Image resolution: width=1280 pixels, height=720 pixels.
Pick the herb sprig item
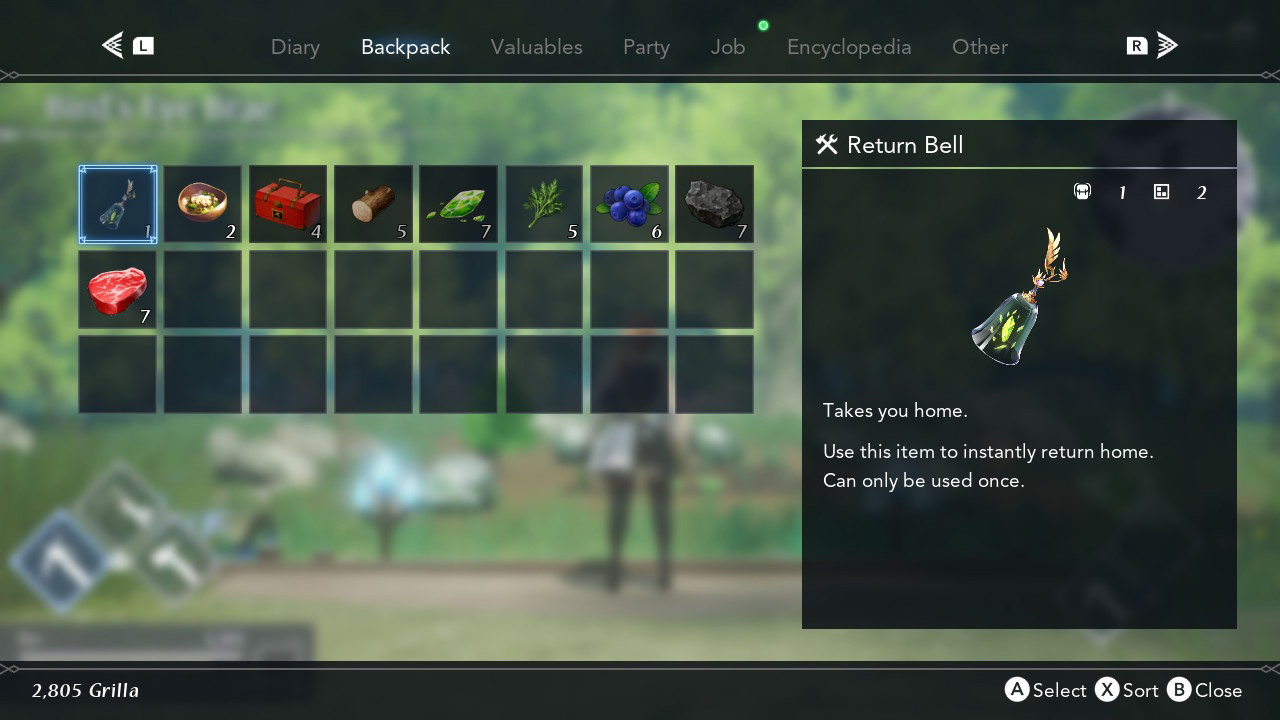543,204
